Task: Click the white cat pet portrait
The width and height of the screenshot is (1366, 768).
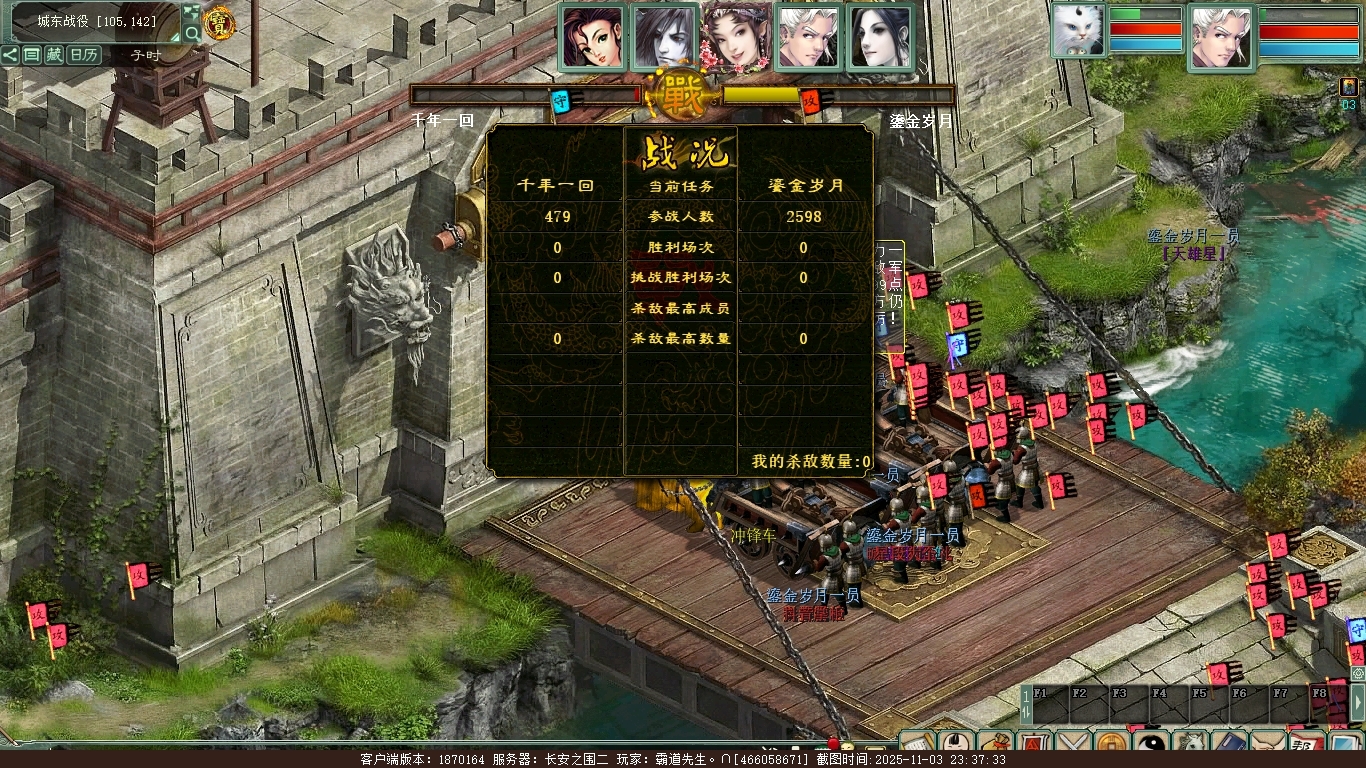Action: (1078, 30)
